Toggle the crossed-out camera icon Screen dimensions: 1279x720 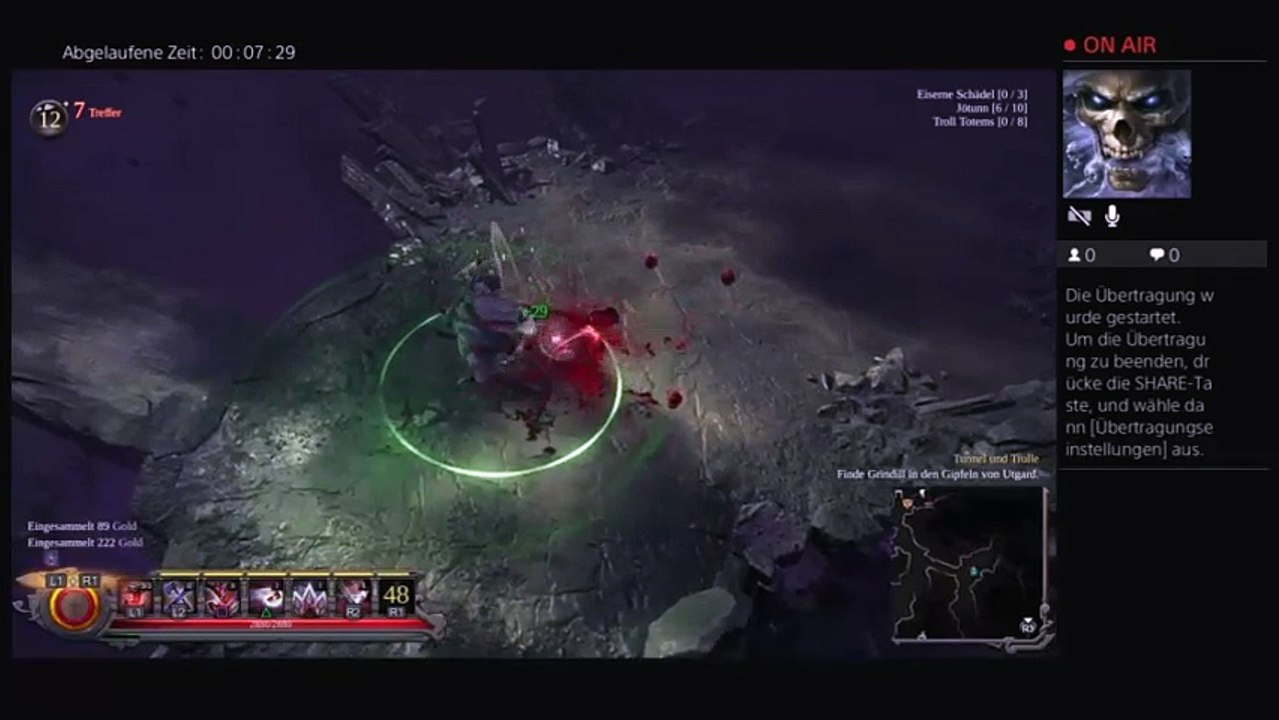point(1079,216)
